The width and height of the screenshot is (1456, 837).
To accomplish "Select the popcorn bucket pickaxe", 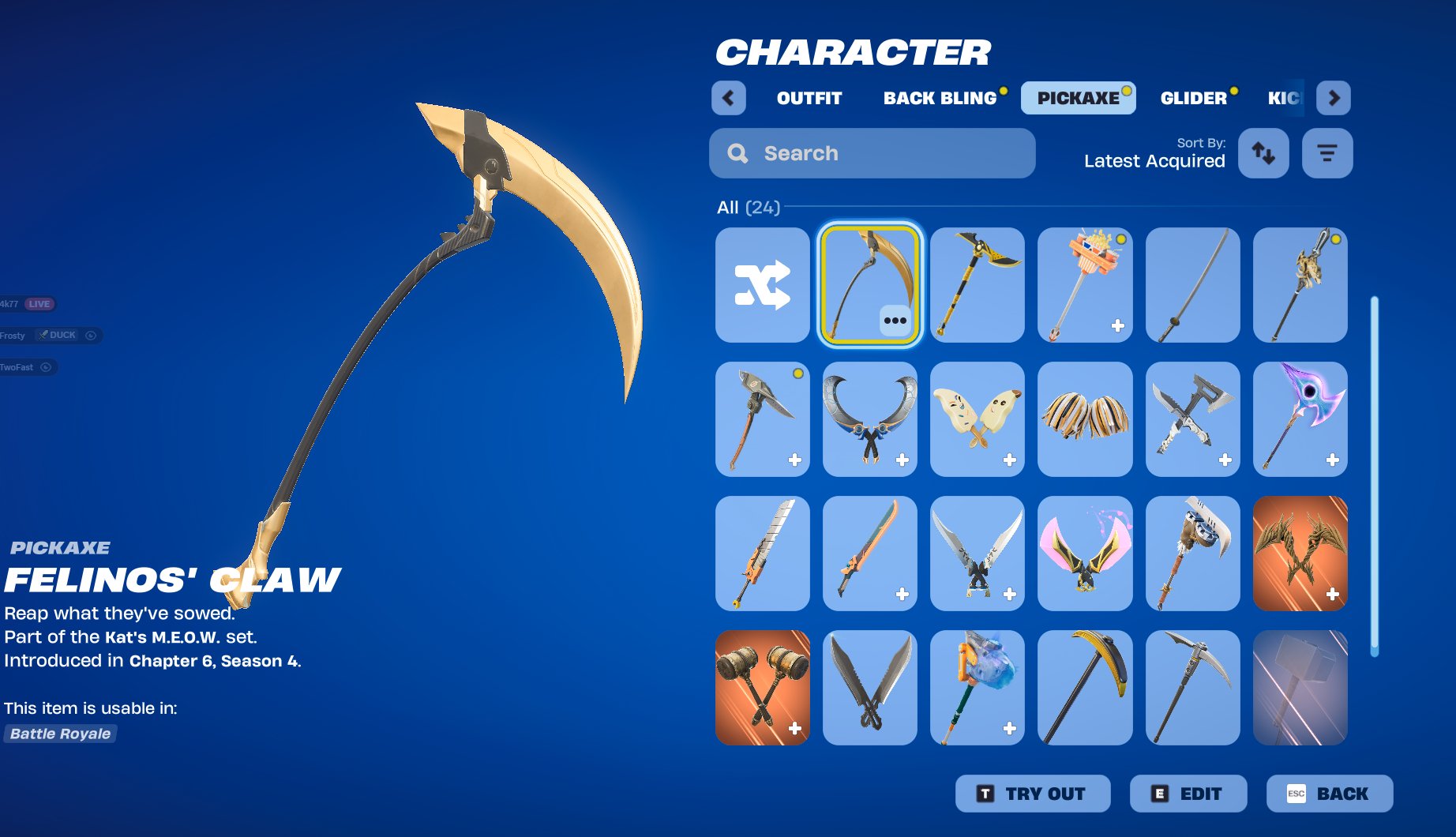I will click(1084, 285).
